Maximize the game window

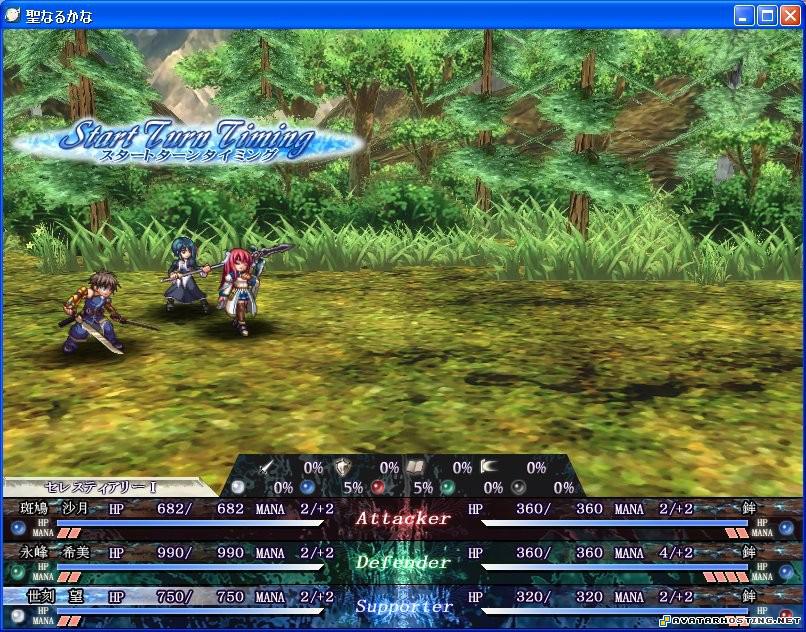(x=767, y=15)
